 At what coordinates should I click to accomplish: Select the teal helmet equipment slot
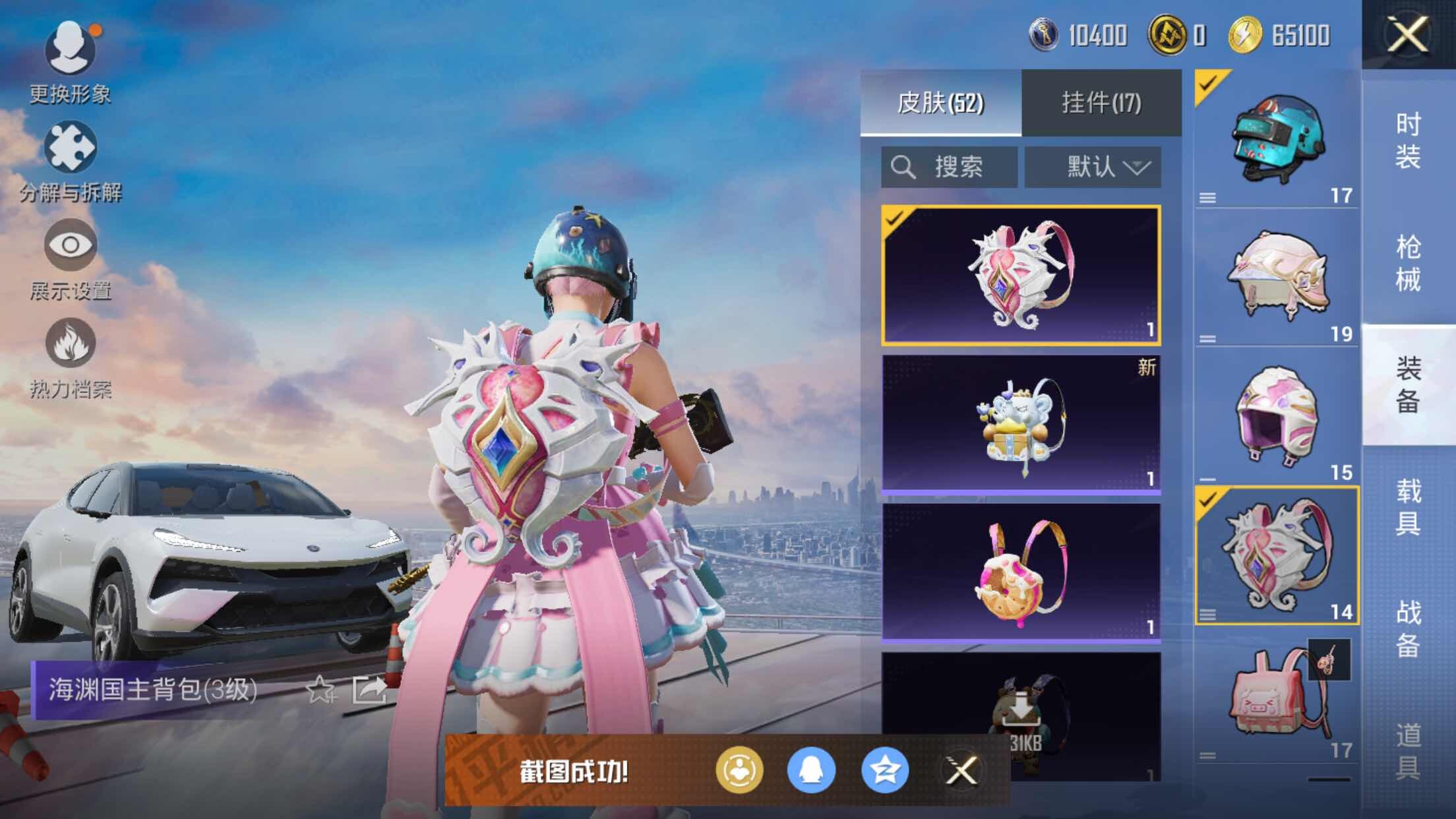(x=1277, y=140)
